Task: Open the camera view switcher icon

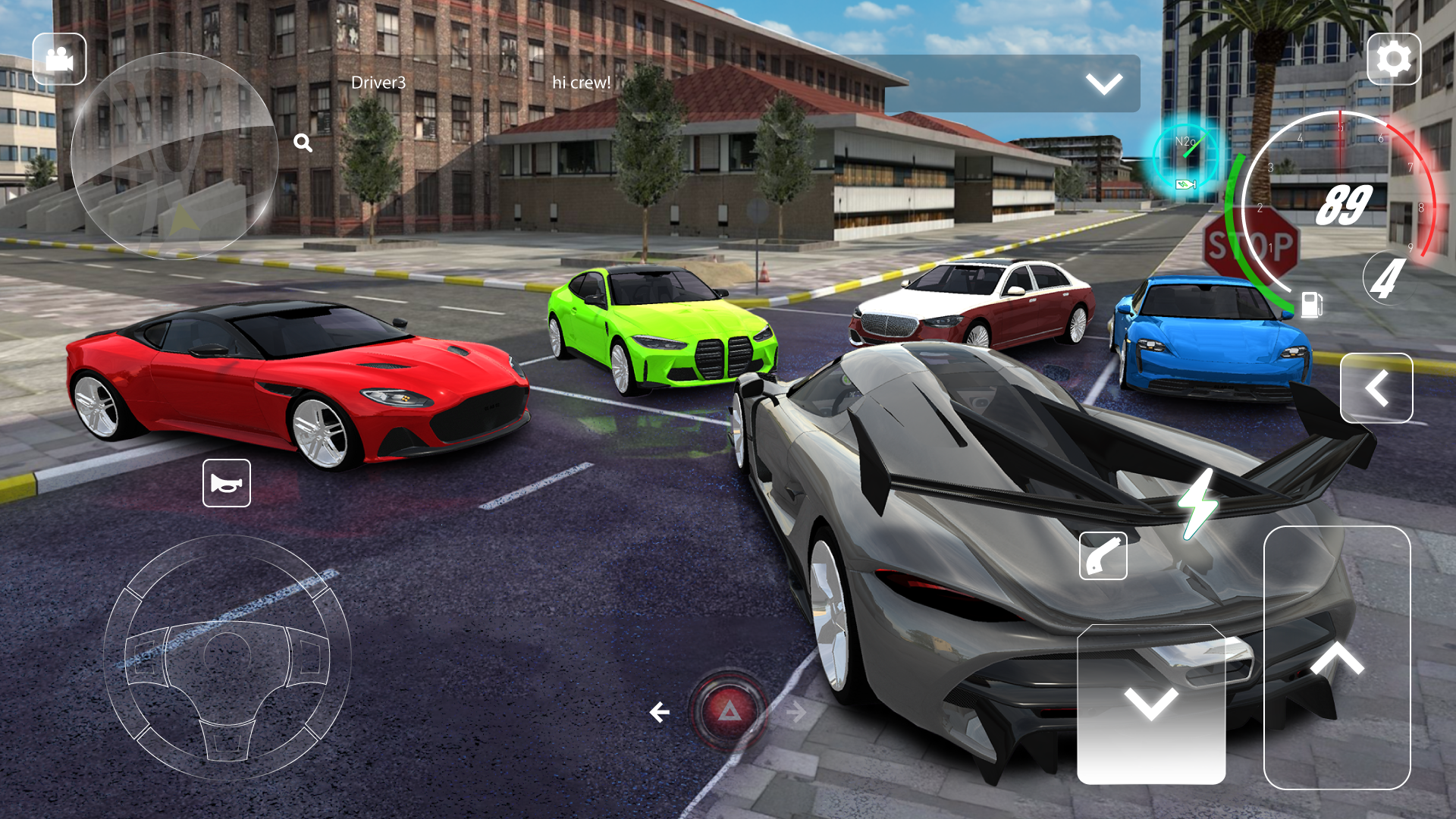Action: point(60,58)
